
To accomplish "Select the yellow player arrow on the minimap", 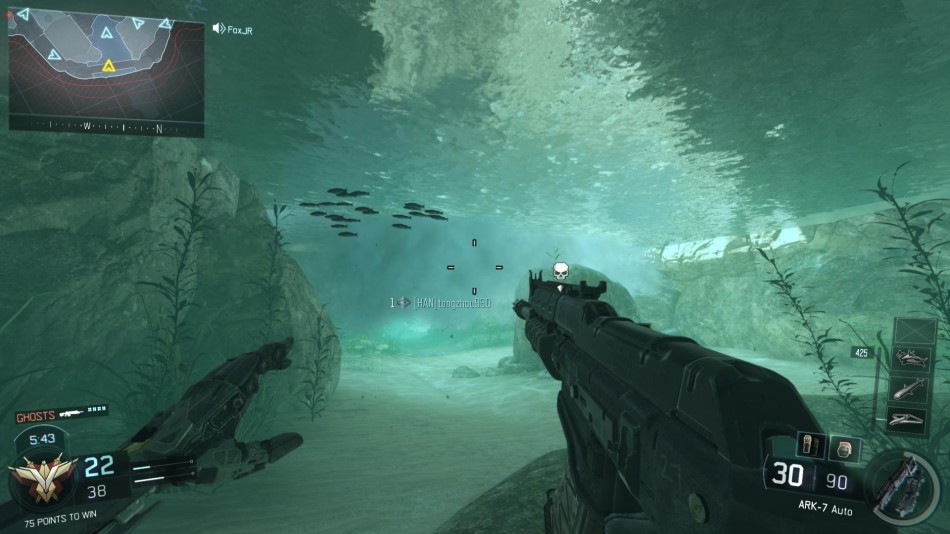I will tap(108, 67).
